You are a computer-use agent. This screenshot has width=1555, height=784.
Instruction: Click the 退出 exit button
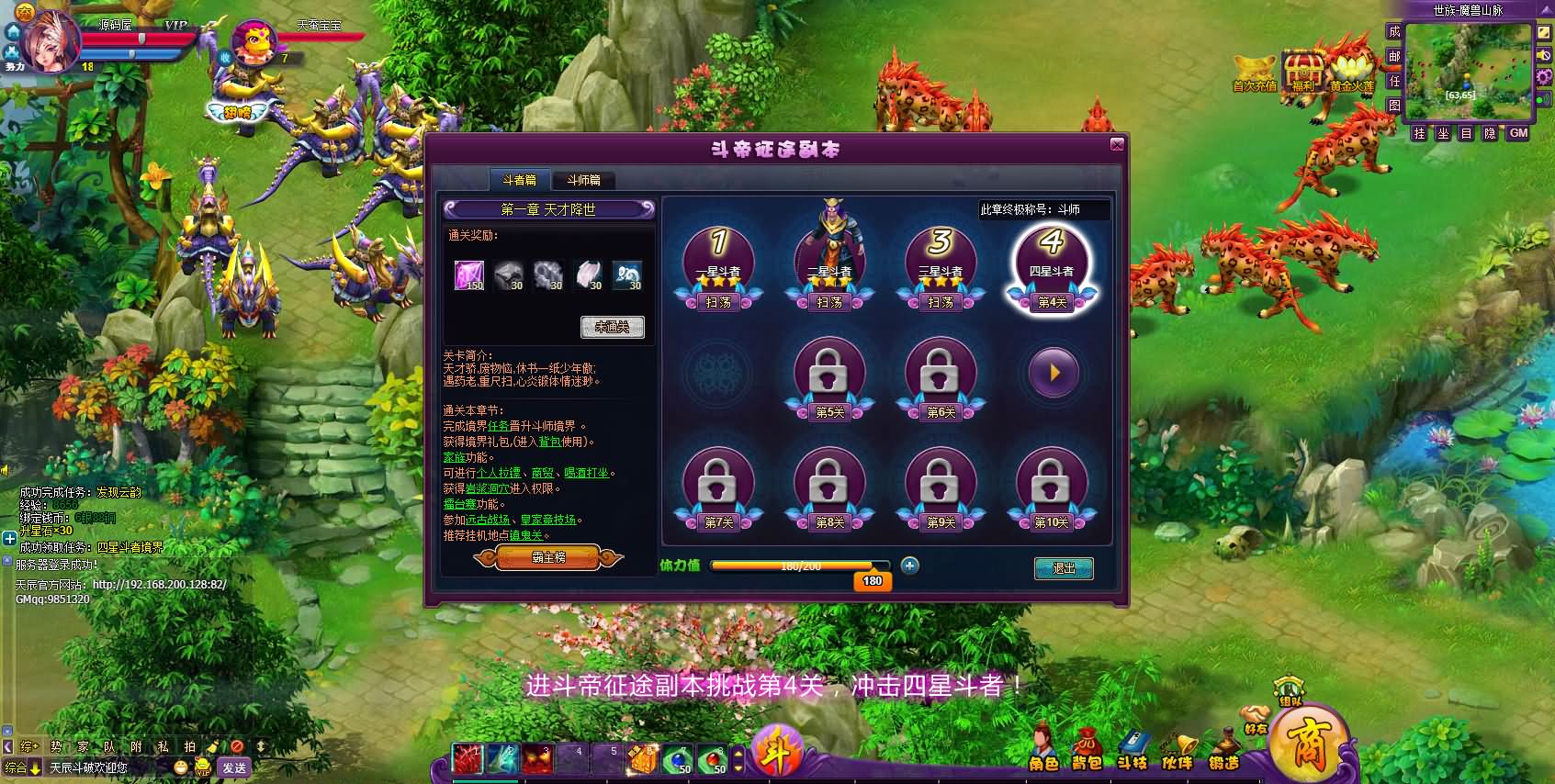(x=1064, y=568)
